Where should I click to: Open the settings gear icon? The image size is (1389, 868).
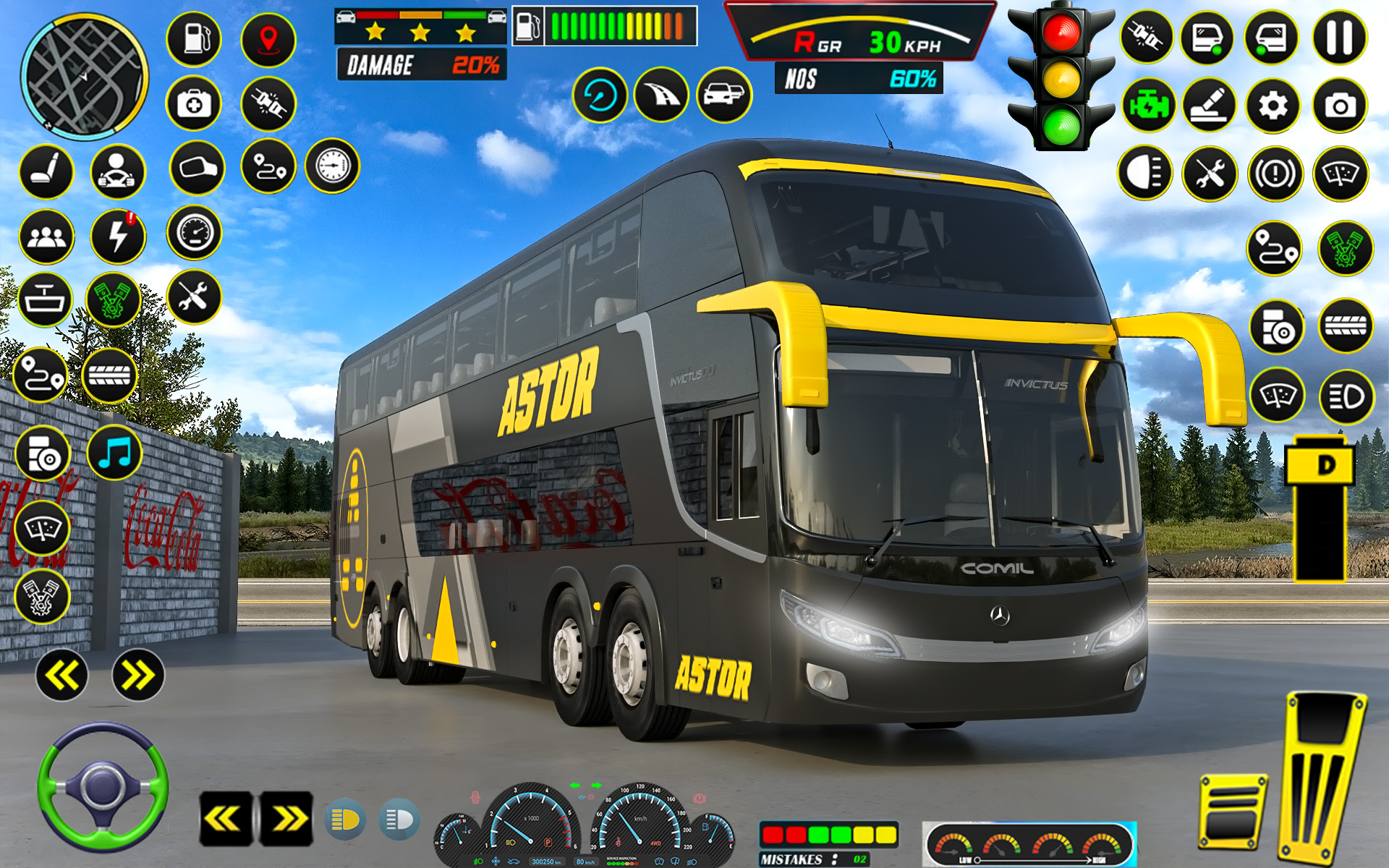pyautogui.click(x=1273, y=105)
